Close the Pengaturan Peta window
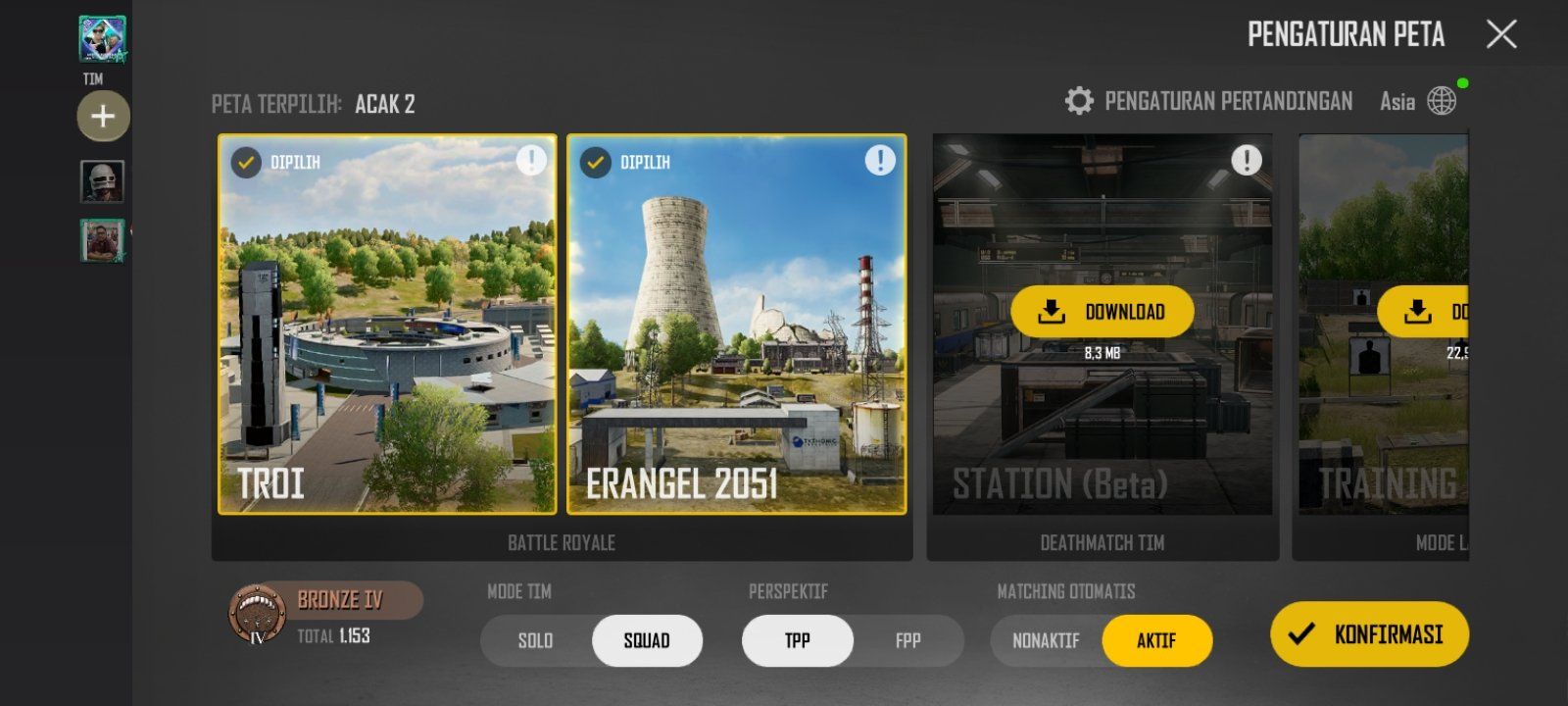Image resolution: width=1568 pixels, height=706 pixels. coord(1500,35)
